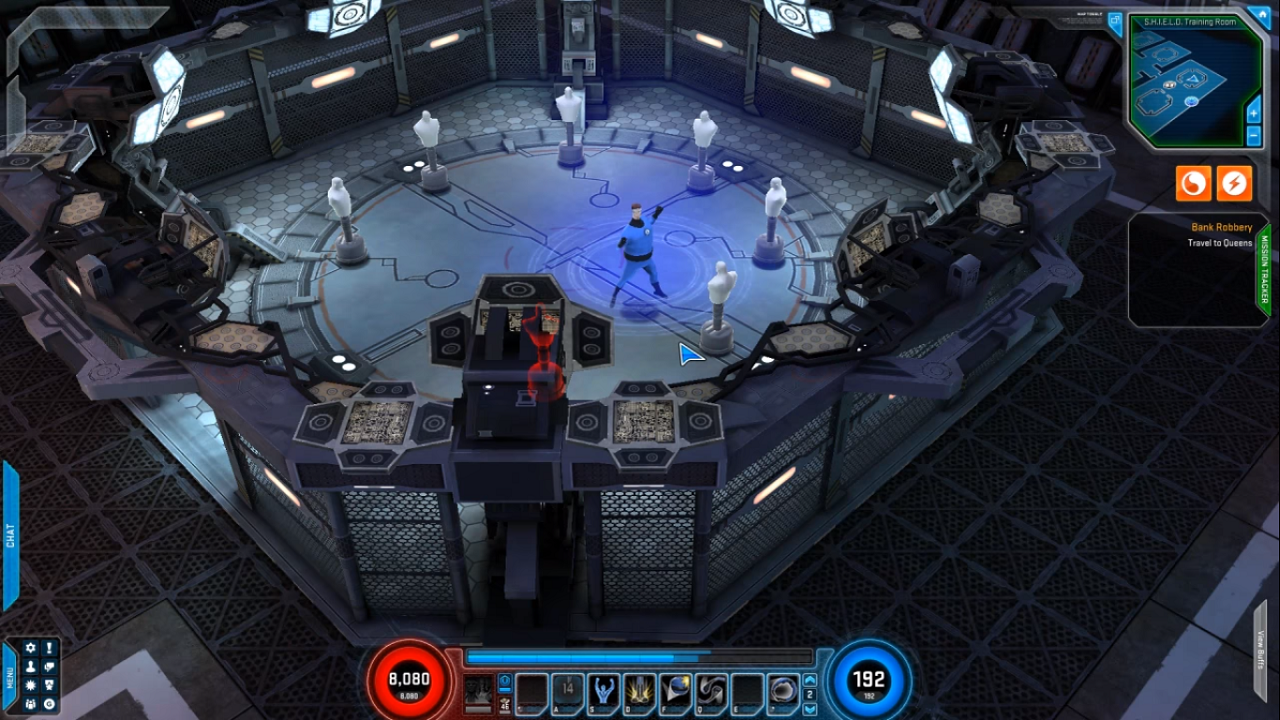Click the hotbar page up arrow
This screenshot has width=1280, height=720.
click(810, 680)
